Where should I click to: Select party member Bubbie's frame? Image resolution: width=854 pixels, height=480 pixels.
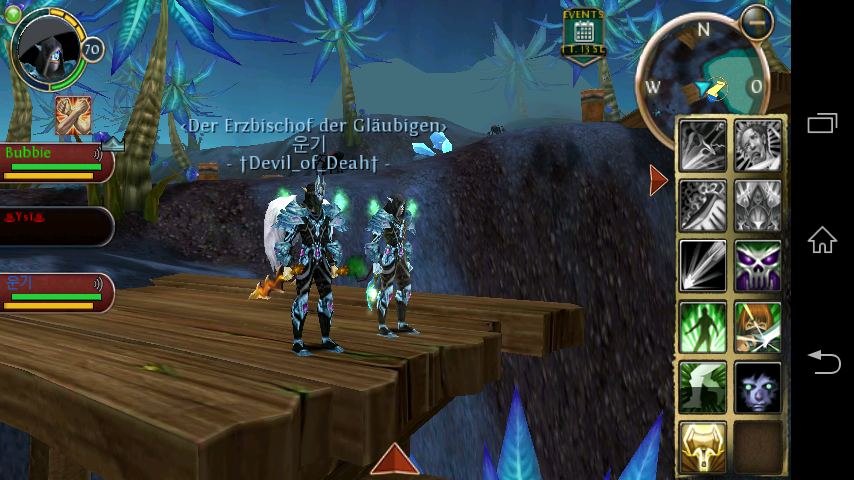tap(55, 162)
